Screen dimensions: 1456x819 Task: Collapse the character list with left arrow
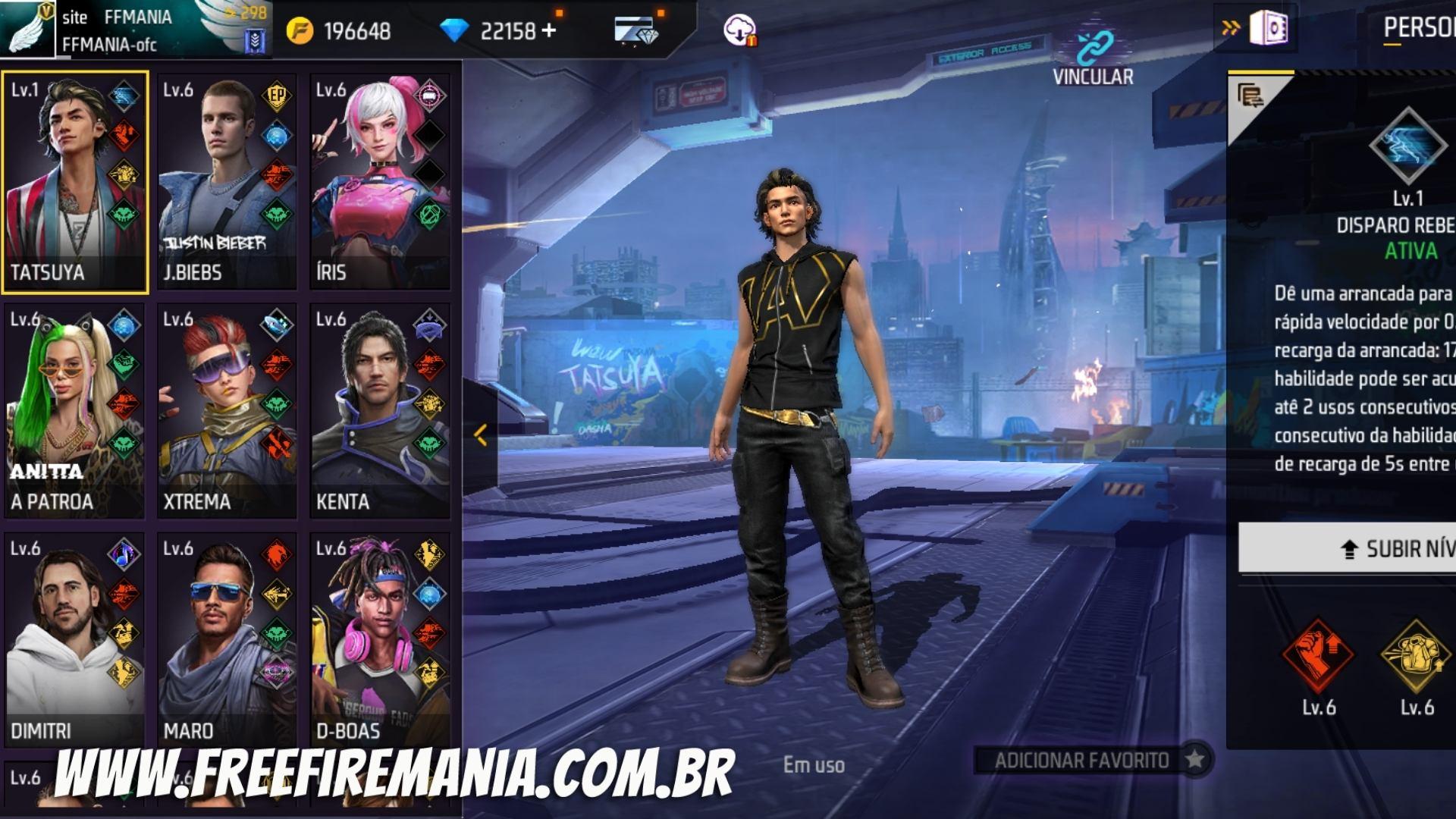pyautogui.click(x=481, y=434)
